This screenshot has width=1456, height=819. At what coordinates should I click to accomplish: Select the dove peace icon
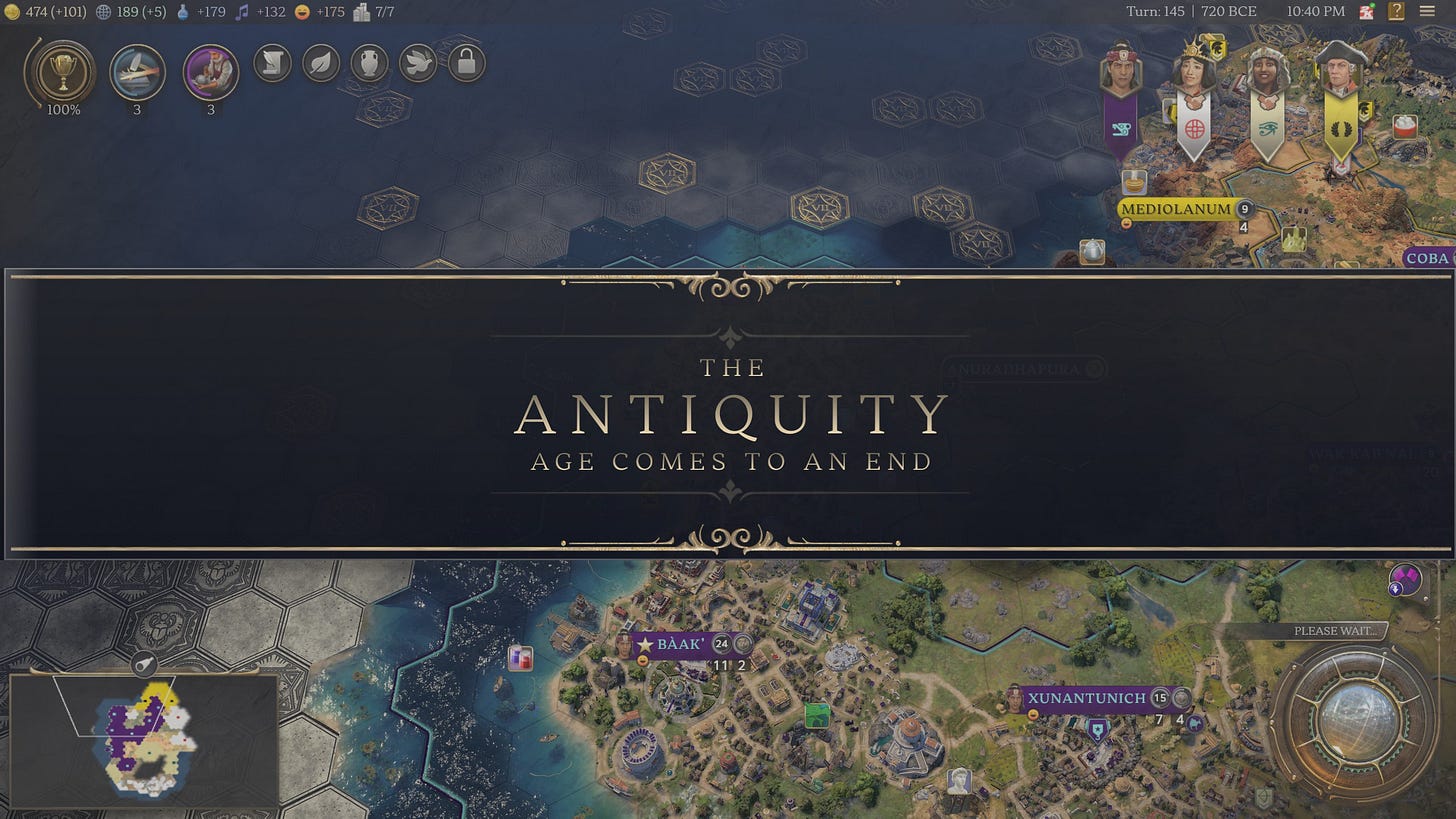417,62
